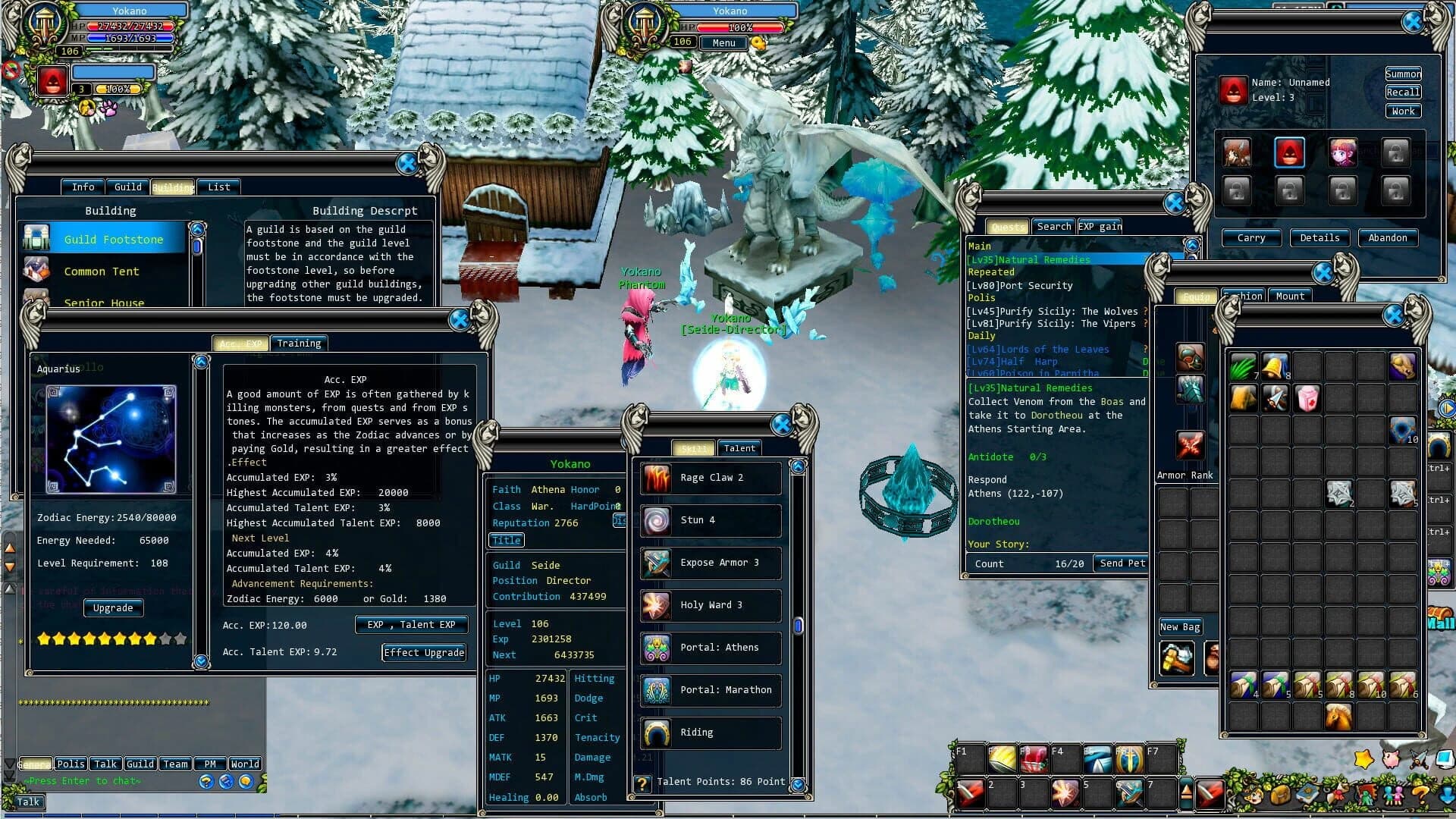Select the Expose Armor 3 skill icon
Viewport: 1456px width, 819px height.
[655, 563]
